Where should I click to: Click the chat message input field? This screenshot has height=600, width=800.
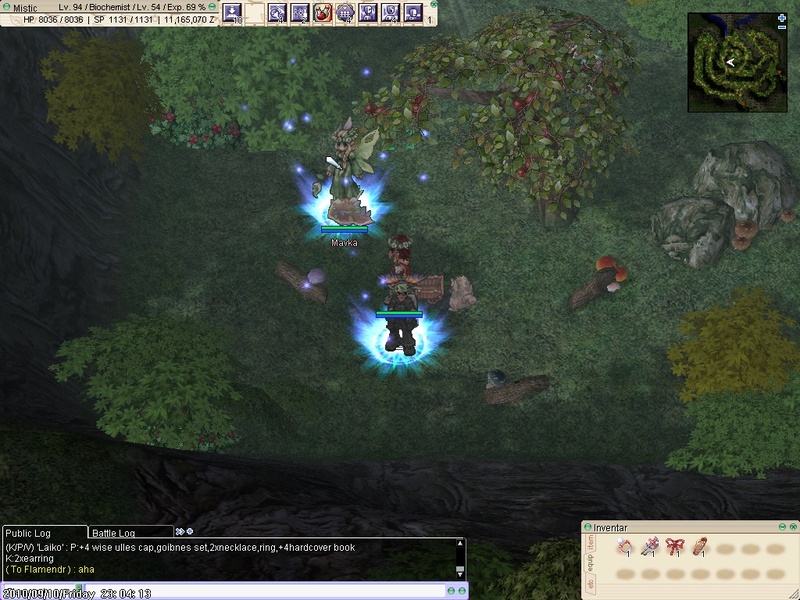coord(230,593)
